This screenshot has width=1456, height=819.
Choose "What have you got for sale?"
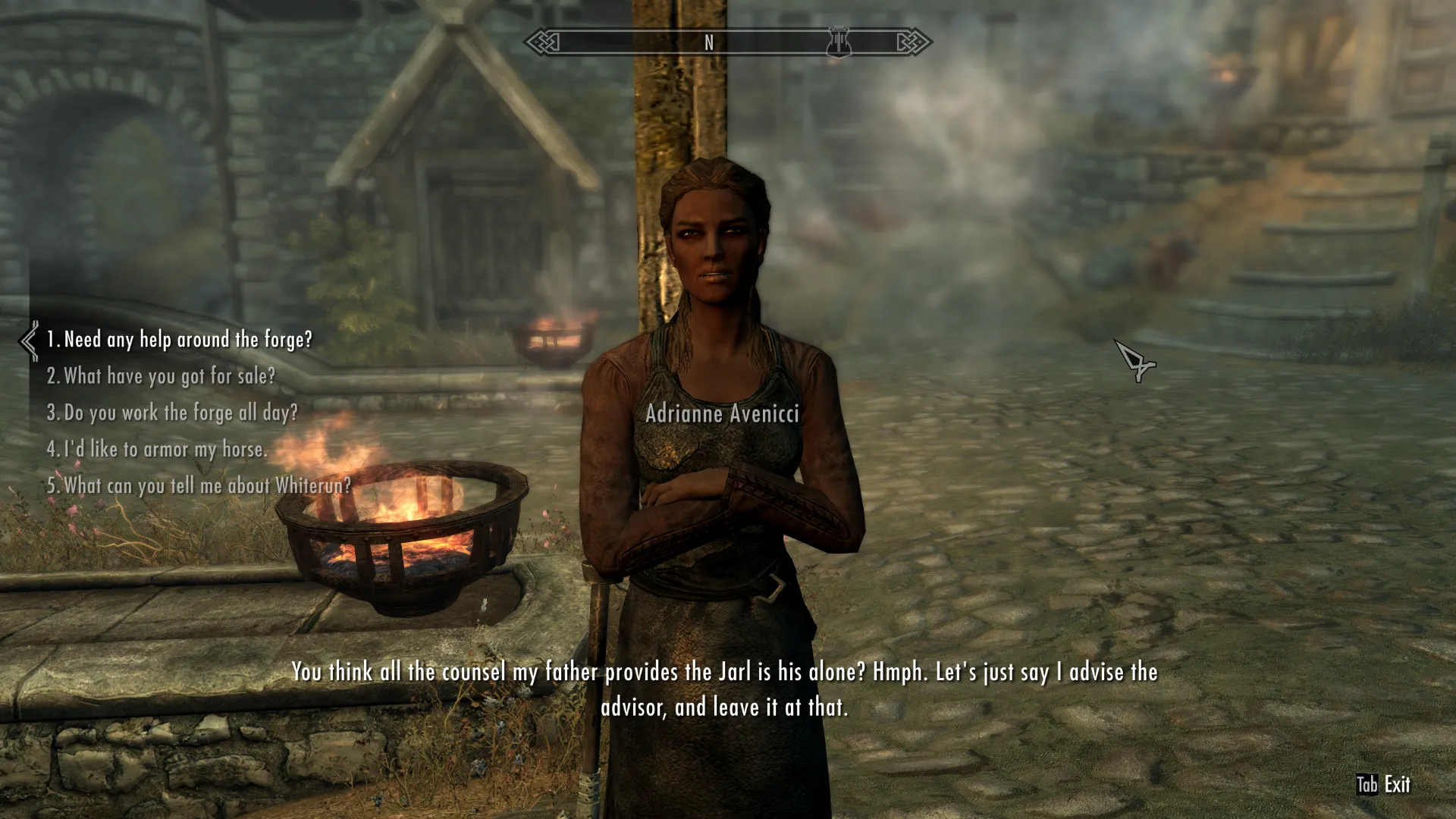coord(161,376)
